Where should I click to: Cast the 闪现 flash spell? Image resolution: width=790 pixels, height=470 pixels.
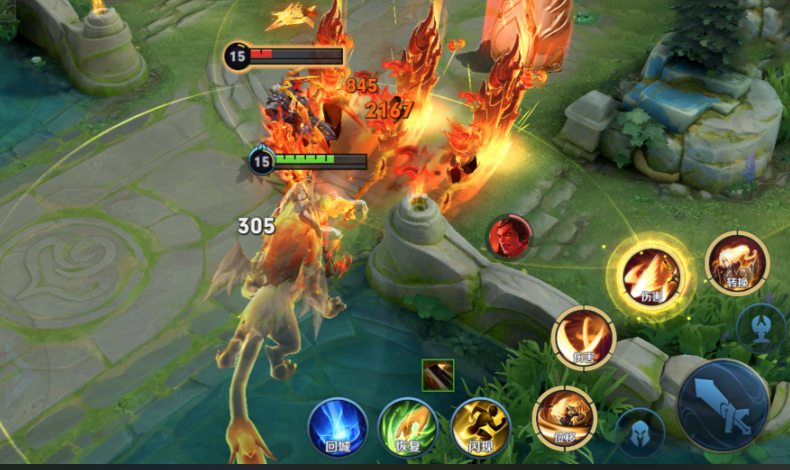[481, 427]
